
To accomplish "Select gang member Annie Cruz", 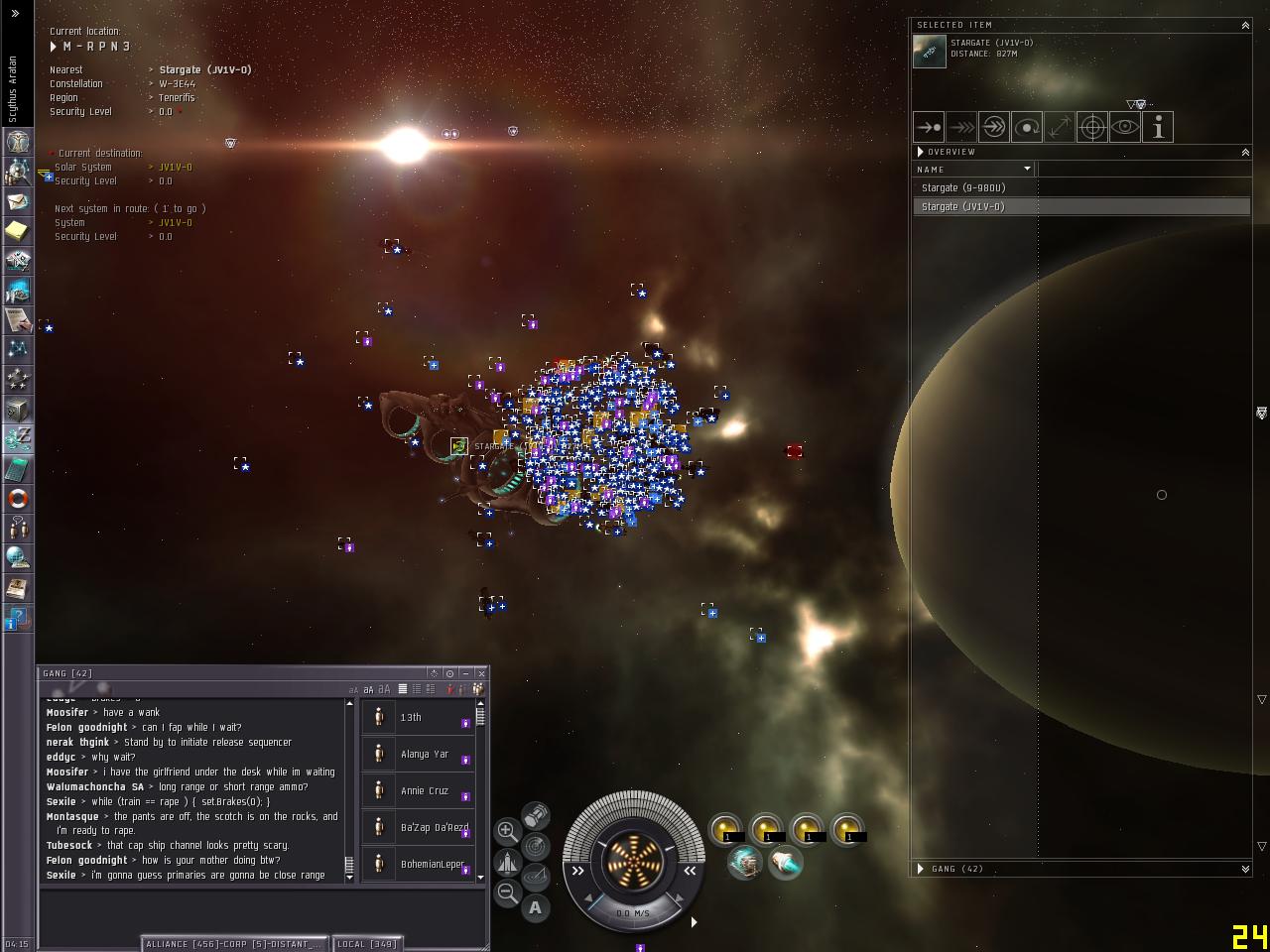I will (425, 790).
